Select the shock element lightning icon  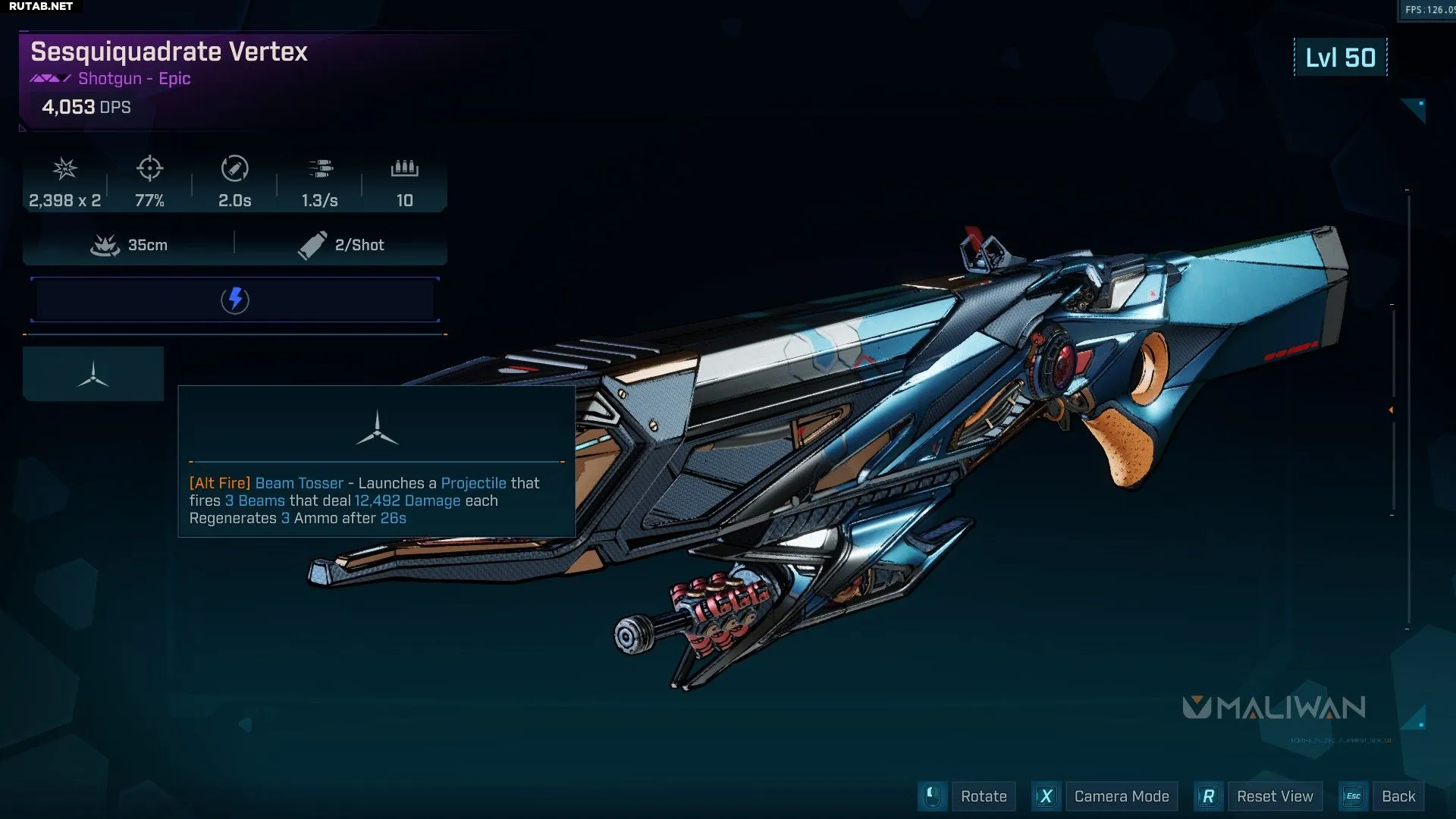pos(235,300)
